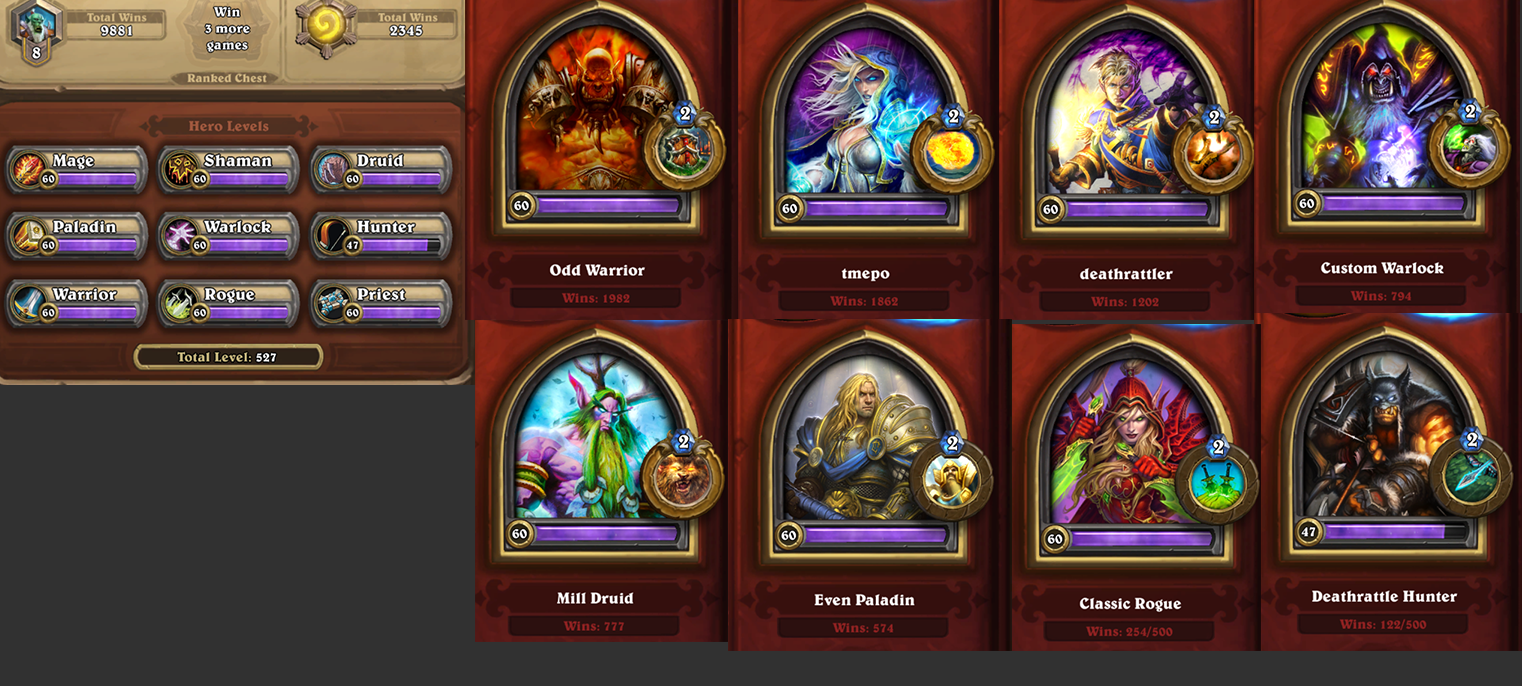
Task: Open the Priest hero level entry
Action: click(x=381, y=303)
